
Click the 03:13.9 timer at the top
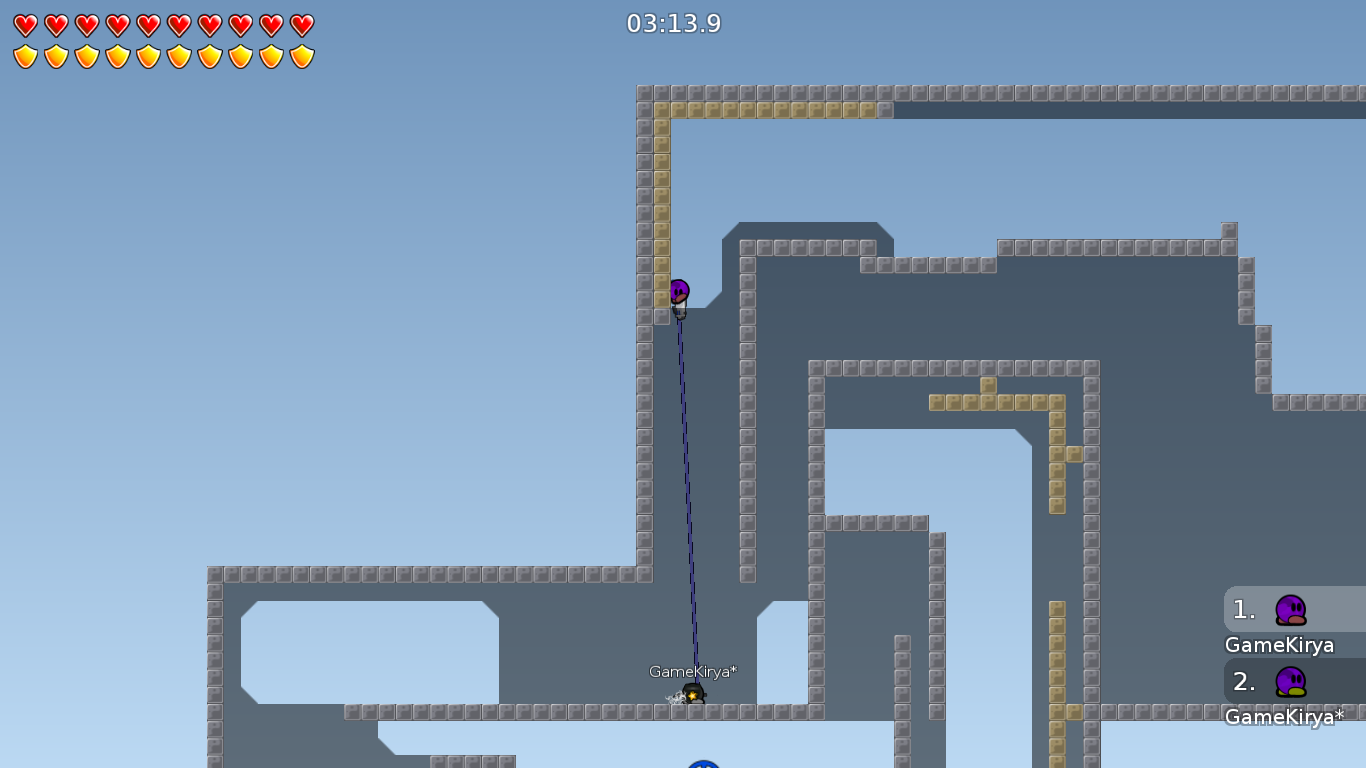tap(673, 24)
